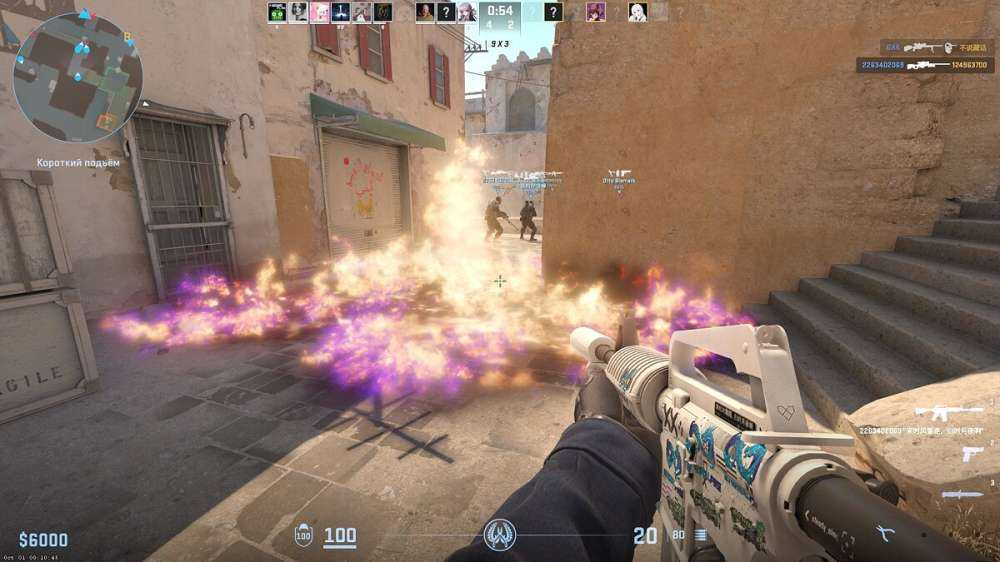The width and height of the screenshot is (1000, 562).
Task: Select the white-haired anime avatar on far right
Action: coord(637,12)
